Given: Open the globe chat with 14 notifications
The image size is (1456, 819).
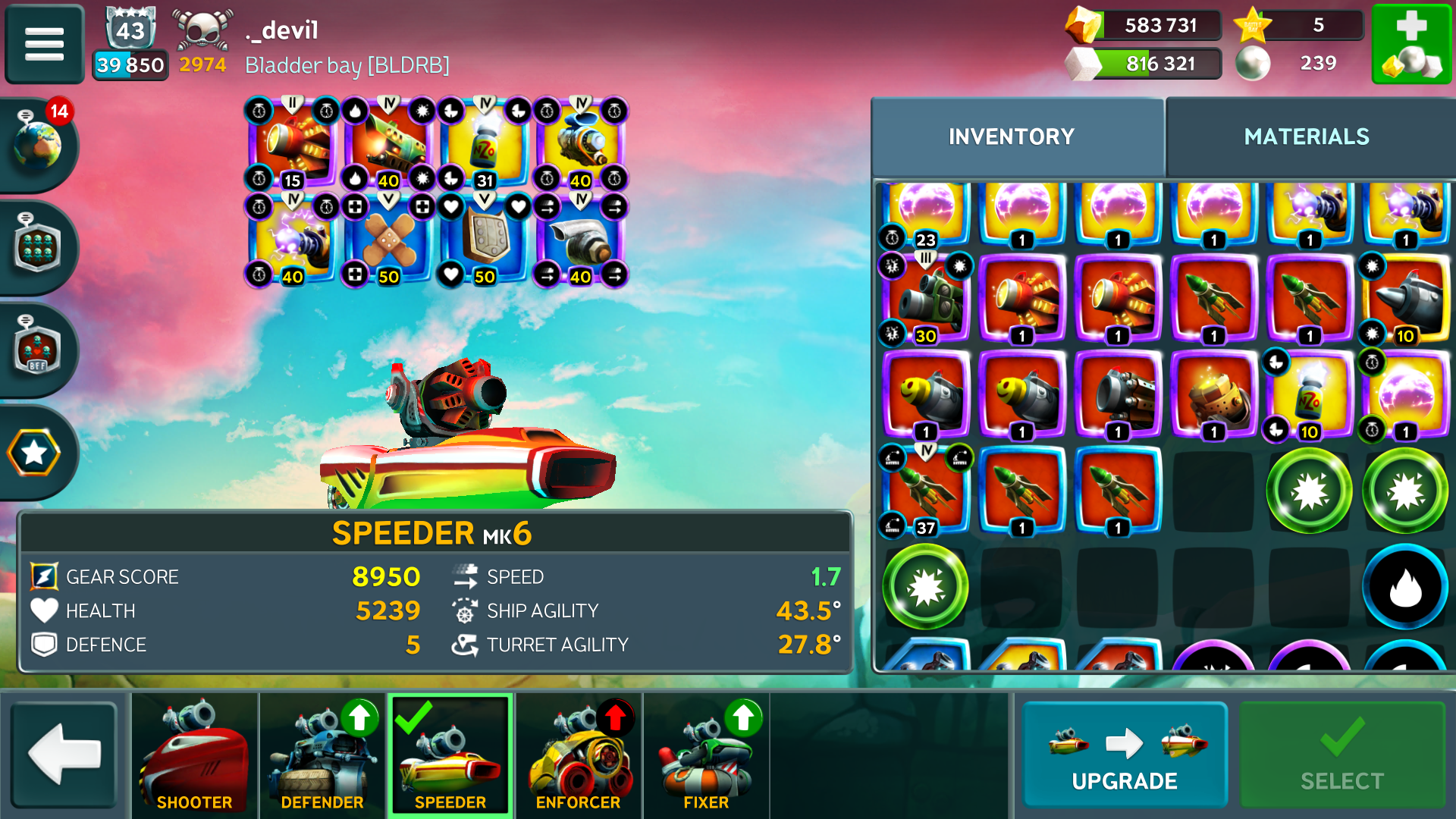Looking at the screenshot, I should click(x=38, y=143).
